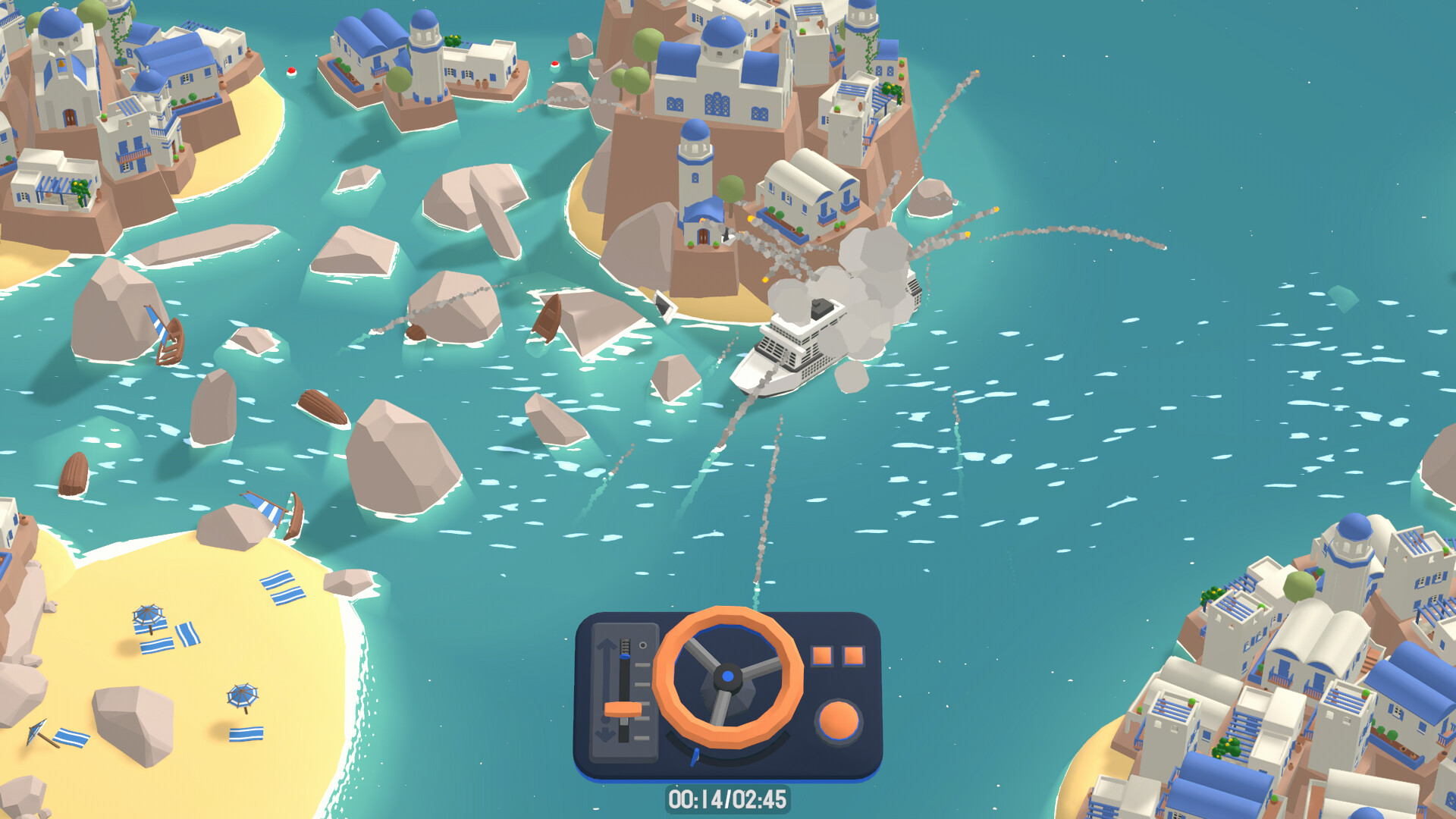Click a striped beach towel on the sand

pos(158,646)
